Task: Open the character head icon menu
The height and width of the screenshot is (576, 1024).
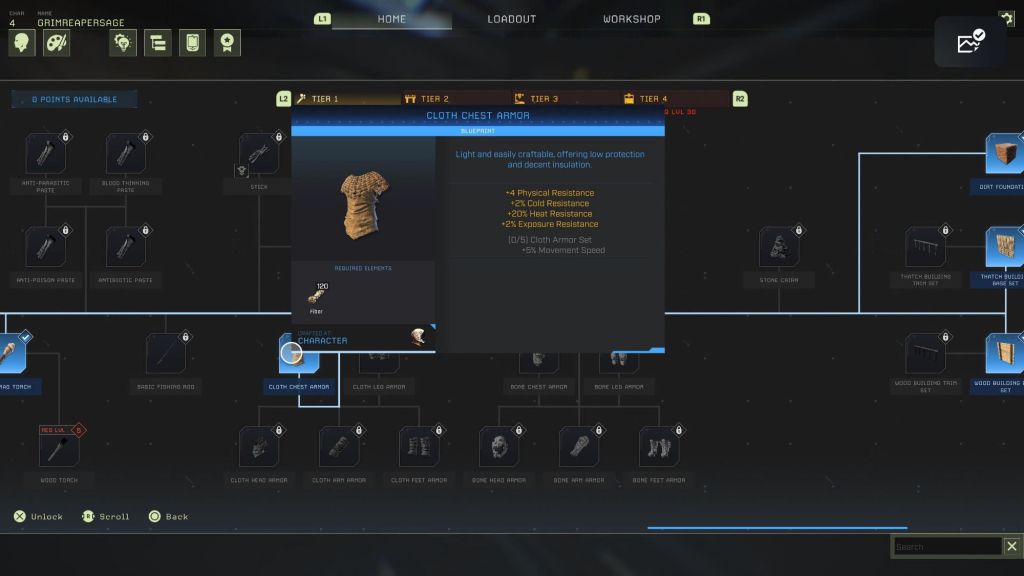Action: 22,43
